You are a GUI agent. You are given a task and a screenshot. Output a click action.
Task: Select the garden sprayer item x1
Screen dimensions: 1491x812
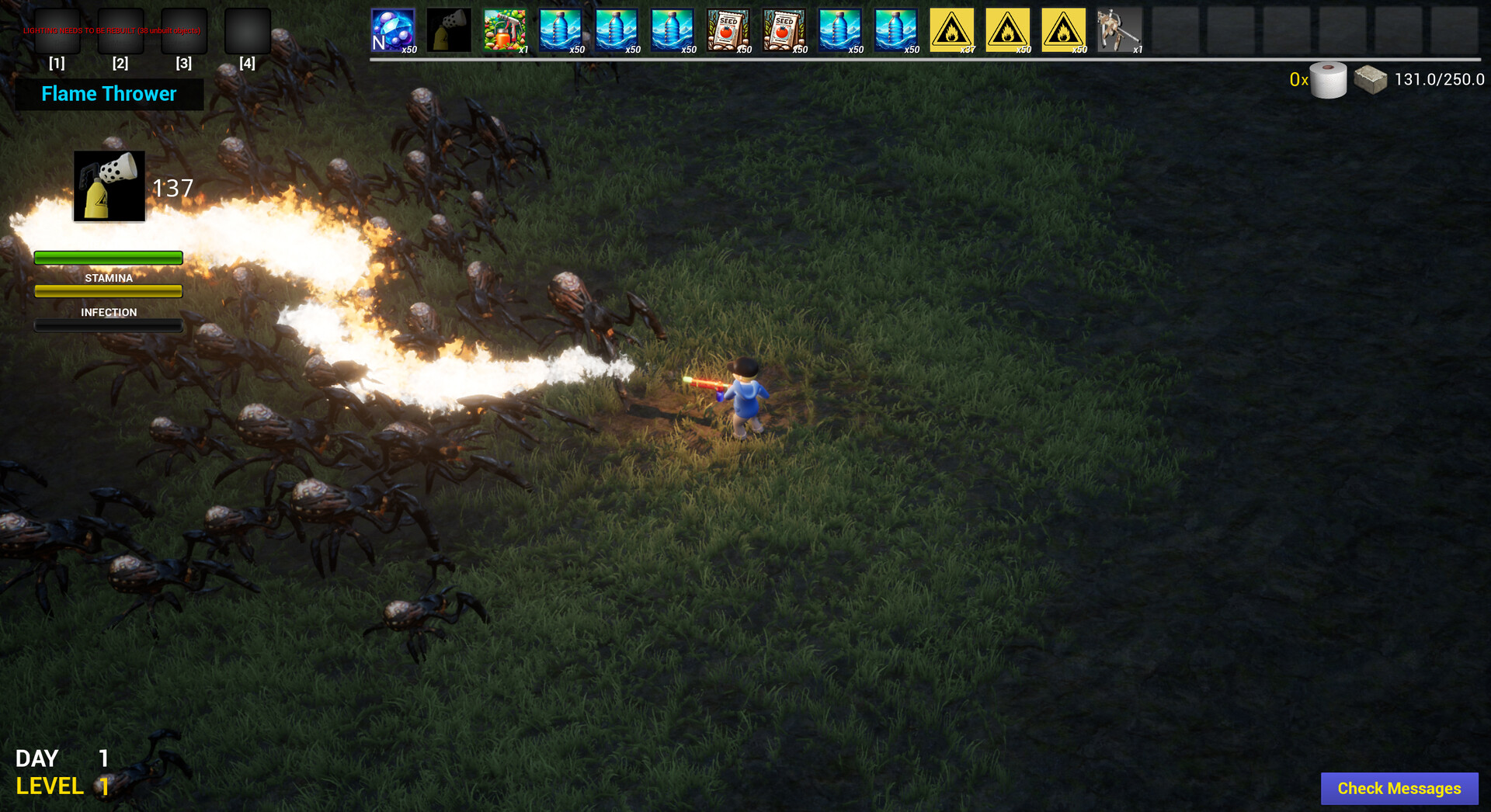(506, 29)
